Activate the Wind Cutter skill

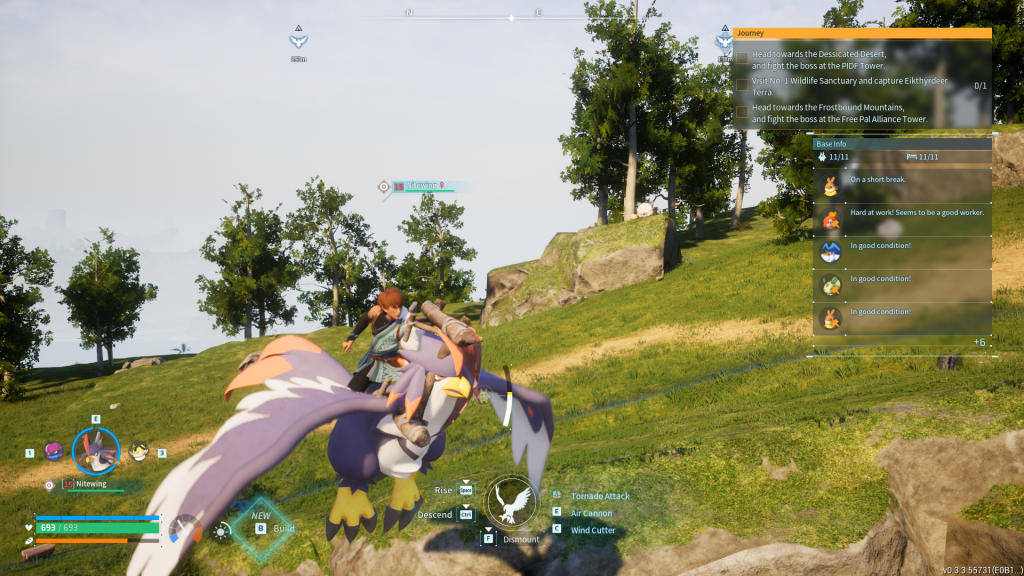(x=593, y=530)
